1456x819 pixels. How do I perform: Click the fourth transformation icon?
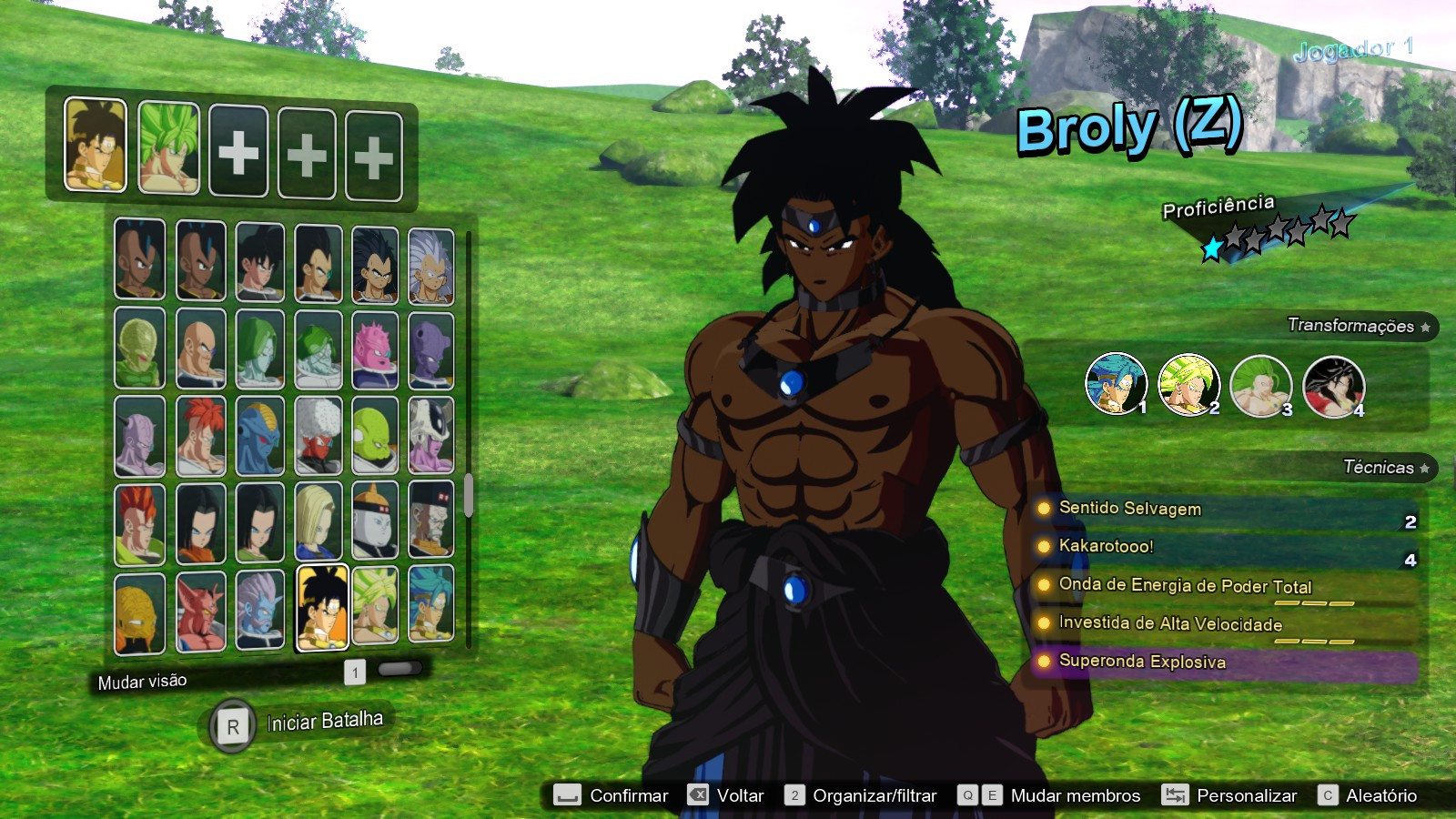tap(1332, 384)
